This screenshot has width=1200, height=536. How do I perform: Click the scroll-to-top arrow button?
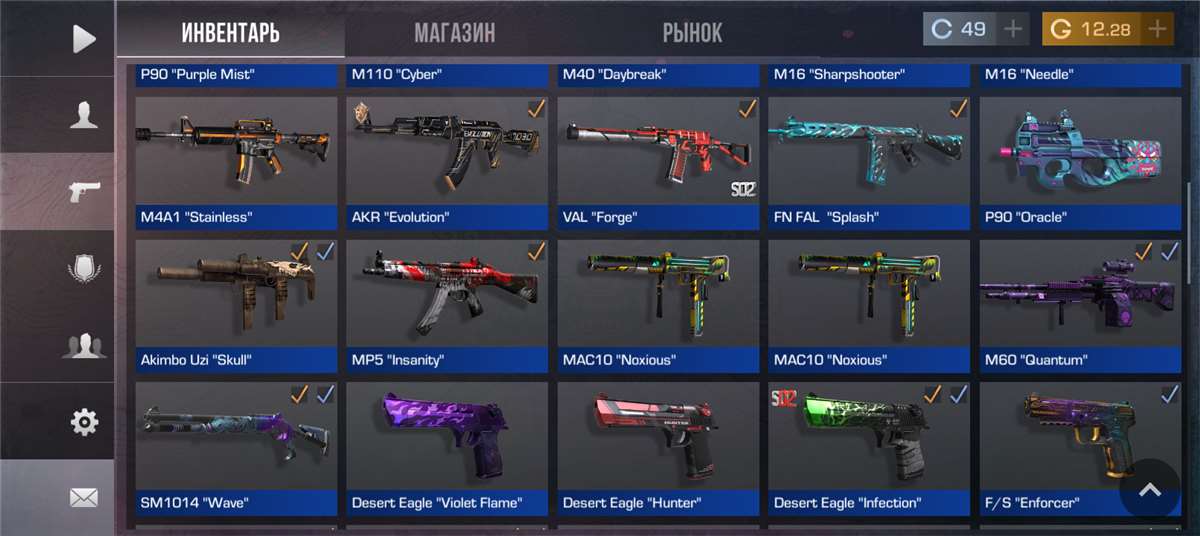tap(1150, 489)
